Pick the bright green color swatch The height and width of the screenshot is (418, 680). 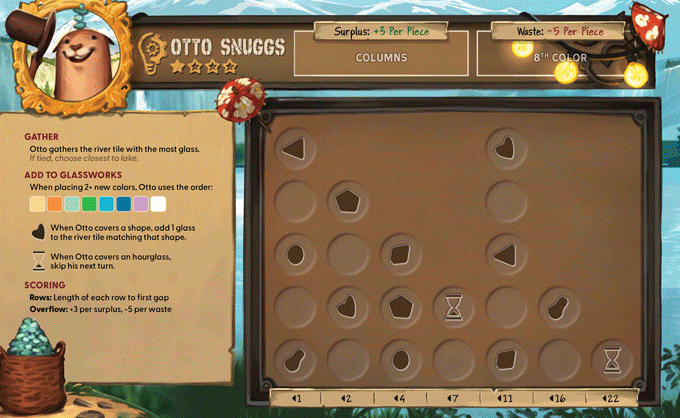(89, 204)
